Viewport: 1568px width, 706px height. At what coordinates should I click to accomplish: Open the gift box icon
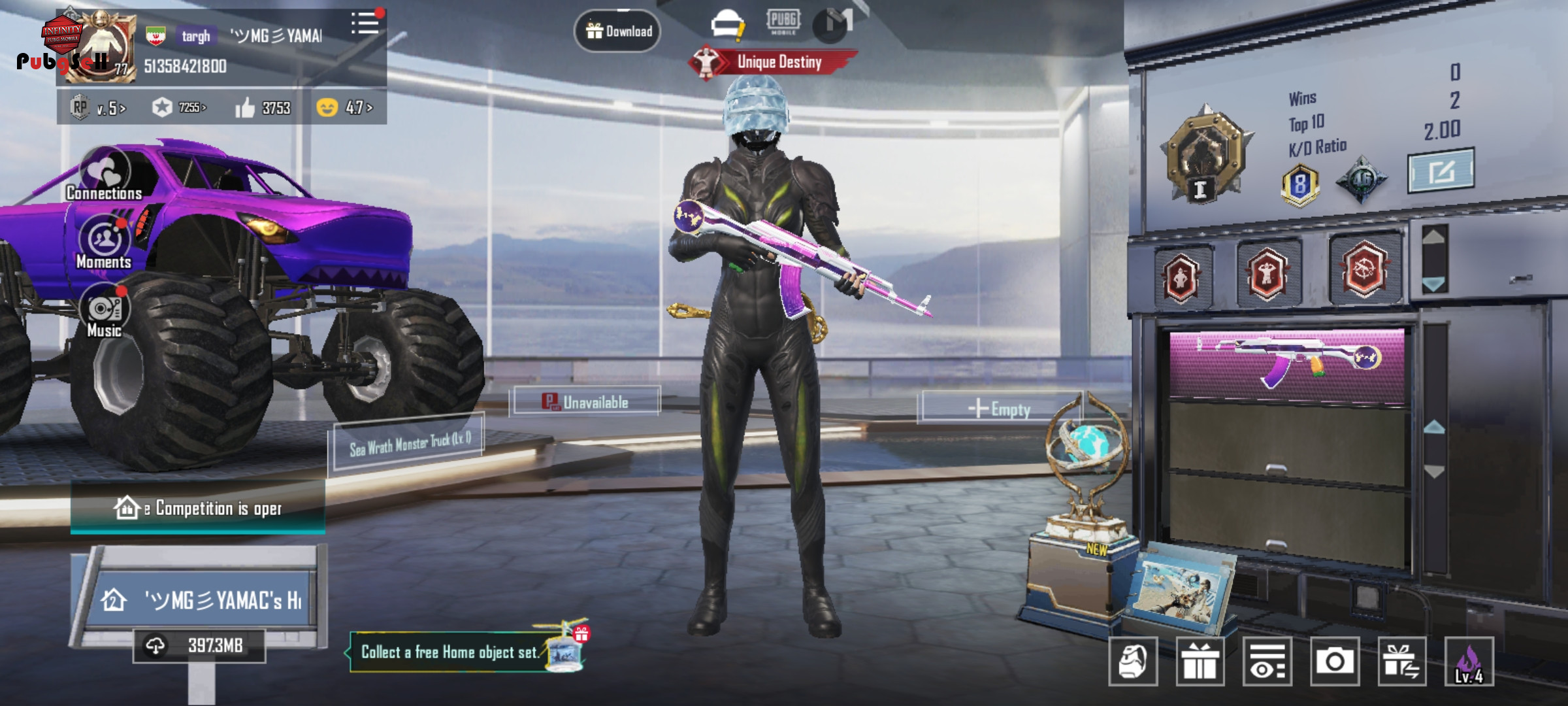click(1200, 662)
